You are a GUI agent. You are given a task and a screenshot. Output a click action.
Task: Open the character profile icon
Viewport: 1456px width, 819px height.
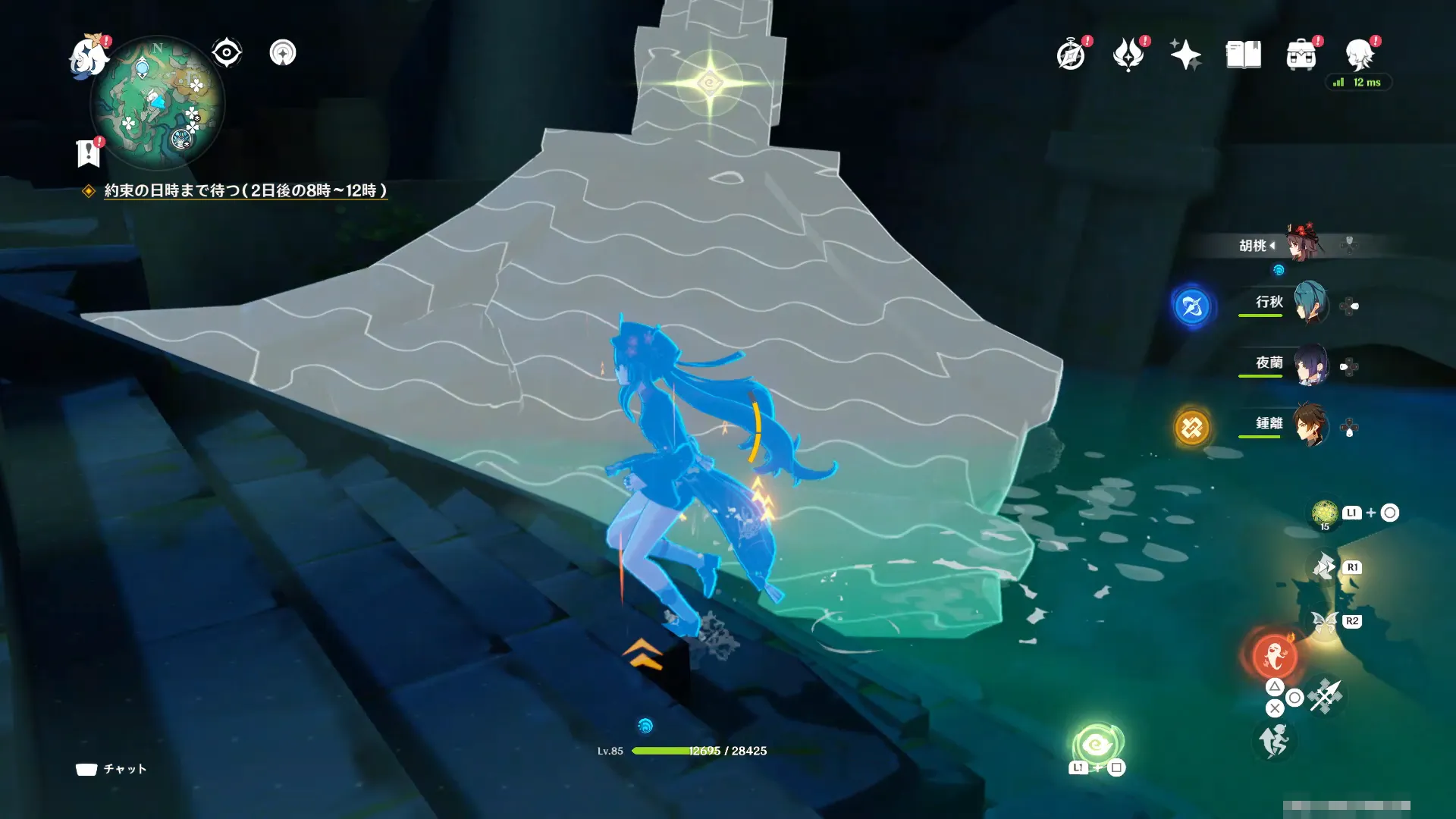[x=1359, y=55]
